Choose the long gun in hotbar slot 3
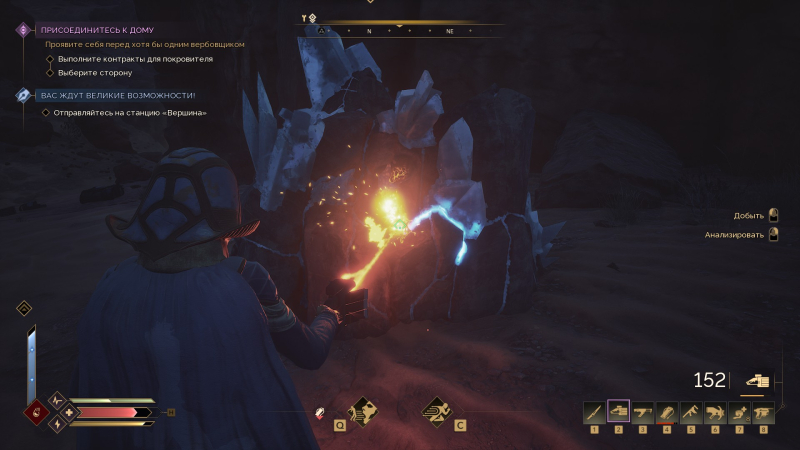This screenshot has width=800, height=450. tap(643, 412)
